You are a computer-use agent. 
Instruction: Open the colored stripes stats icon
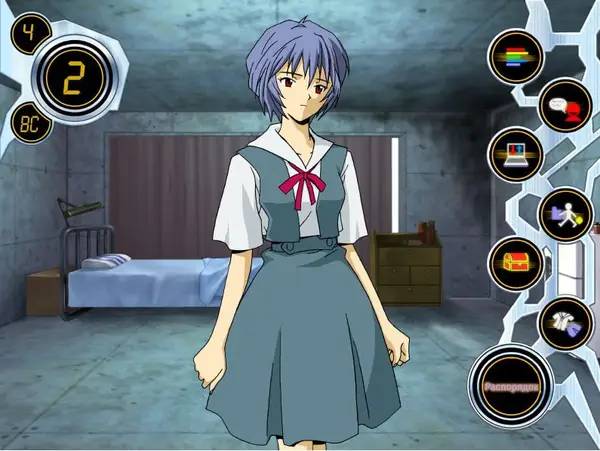tap(515, 56)
